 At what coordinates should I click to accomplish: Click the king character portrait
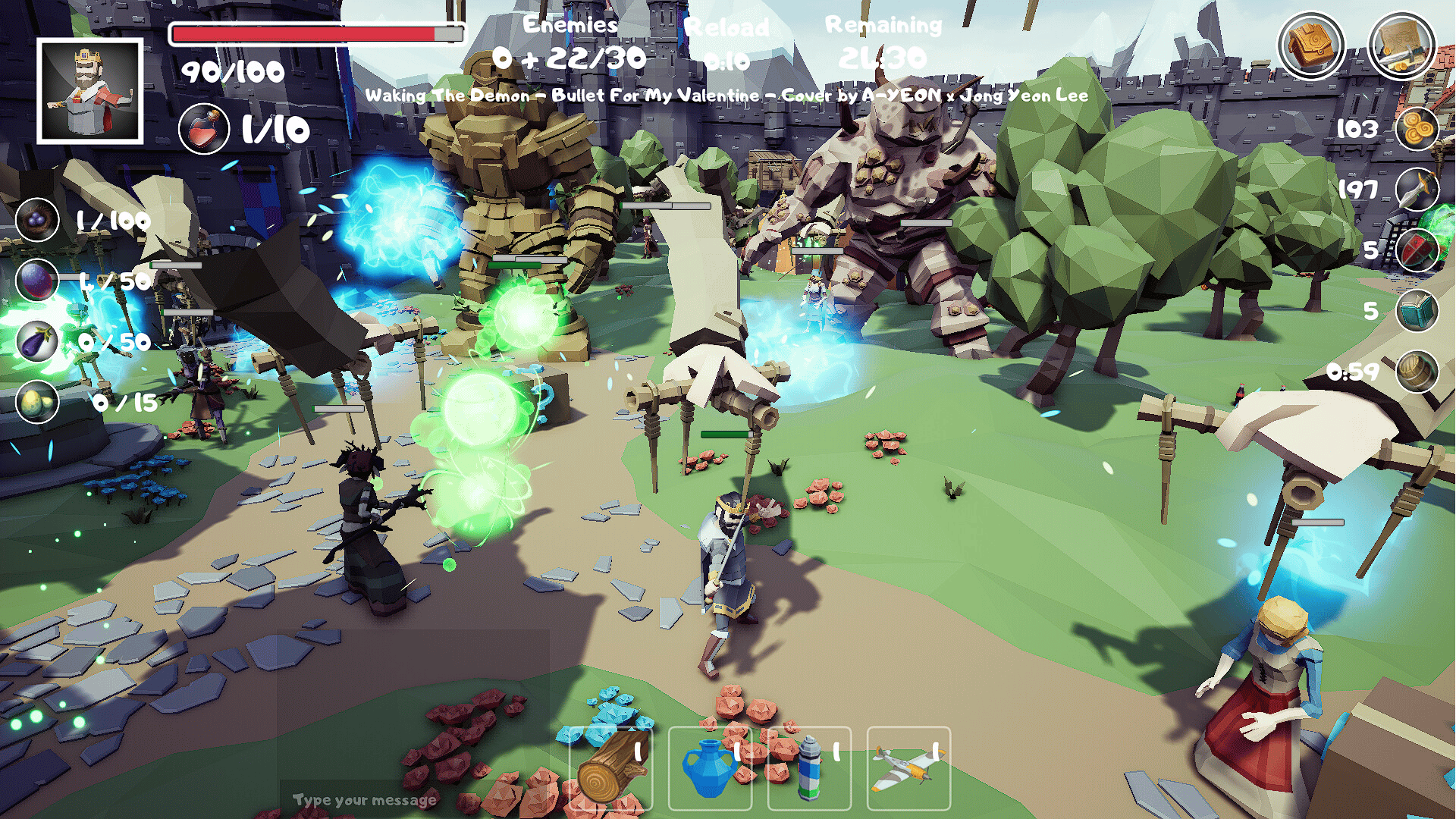(x=90, y=91)
